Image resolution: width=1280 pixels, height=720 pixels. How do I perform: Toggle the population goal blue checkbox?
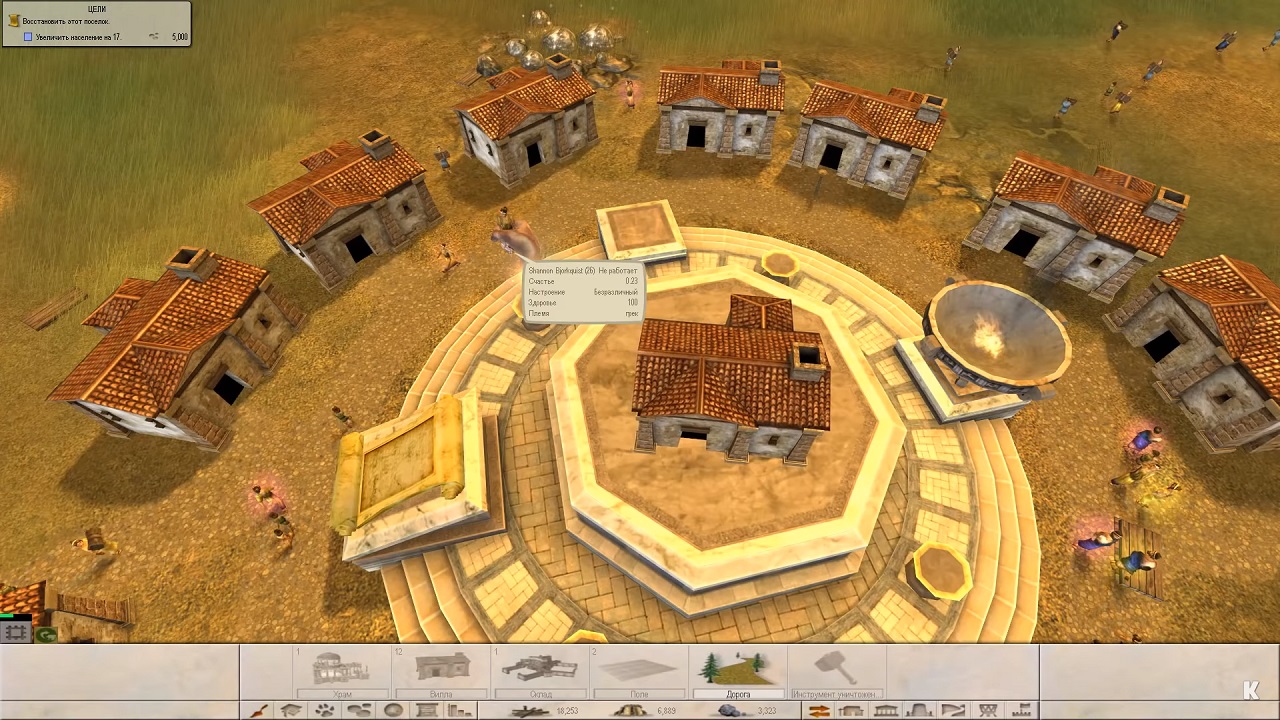click(x=29, y=37)
